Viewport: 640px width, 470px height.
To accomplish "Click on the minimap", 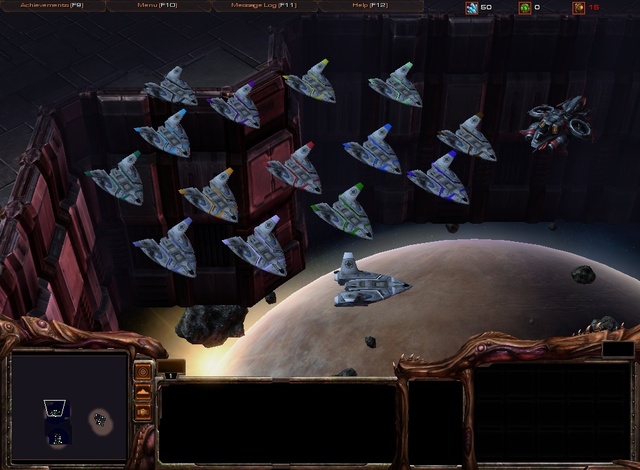I will [70, 408].
